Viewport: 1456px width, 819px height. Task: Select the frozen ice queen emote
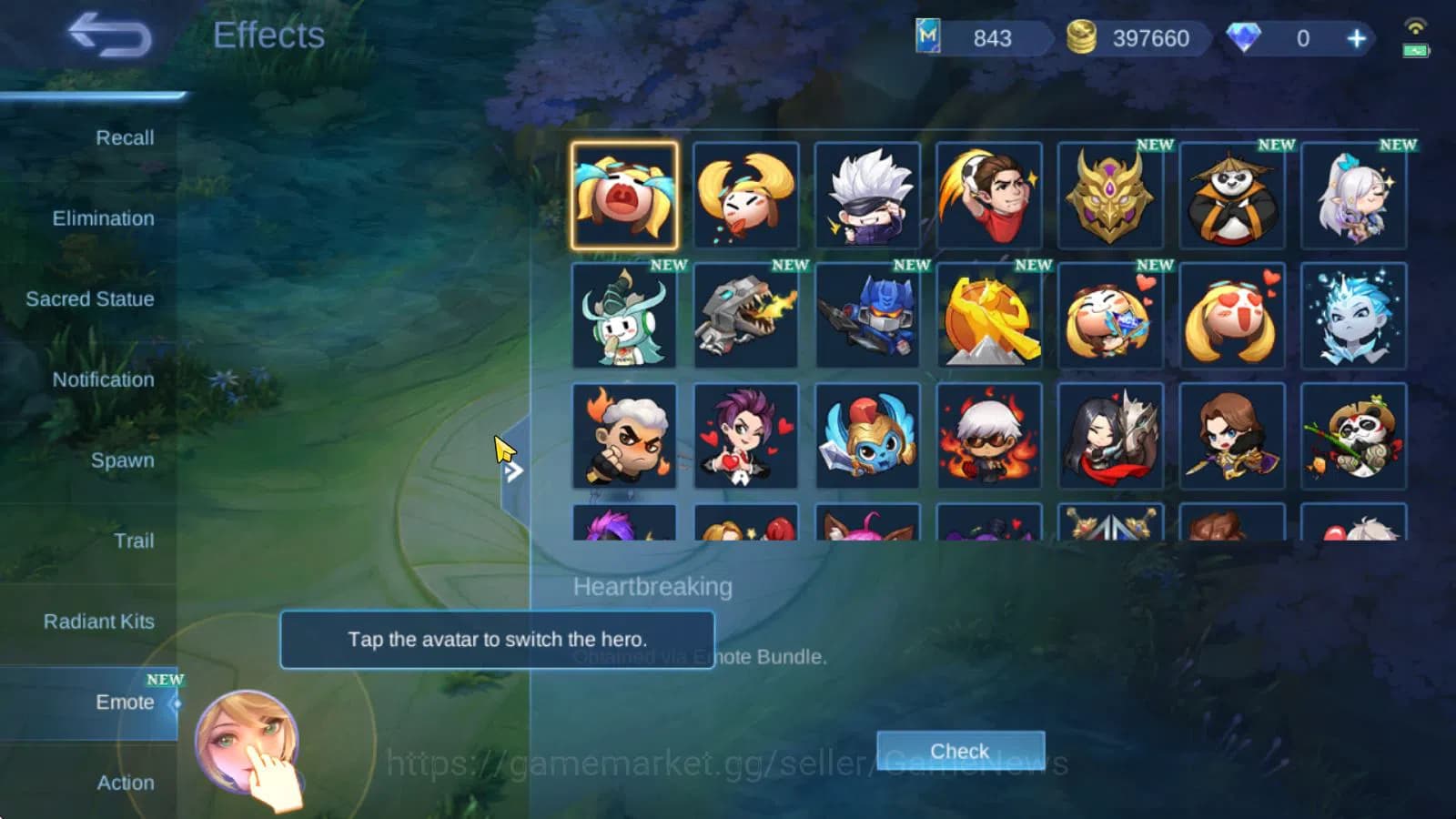(1354, 316)
